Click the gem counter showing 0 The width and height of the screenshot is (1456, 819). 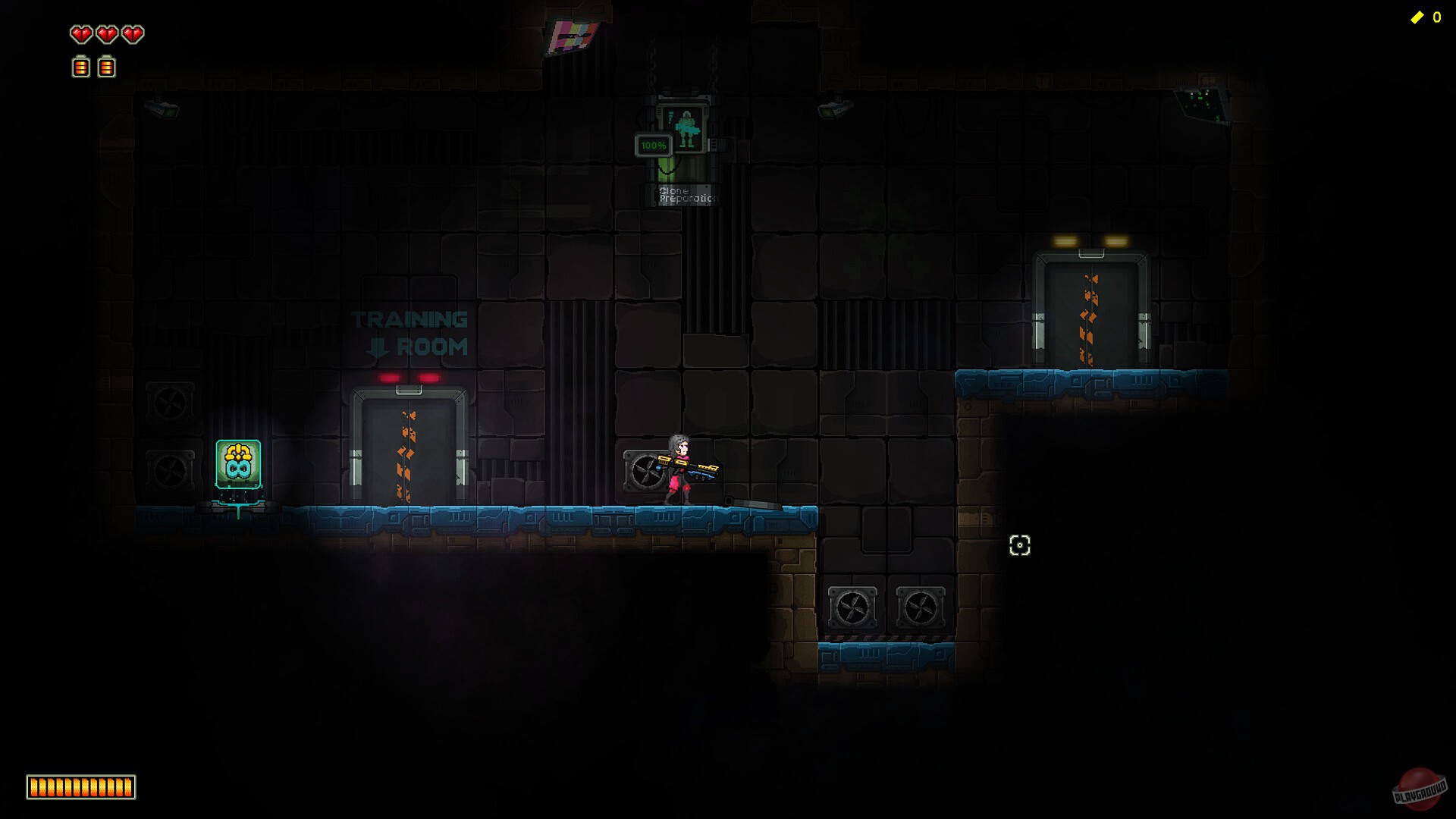(1438, 15)
